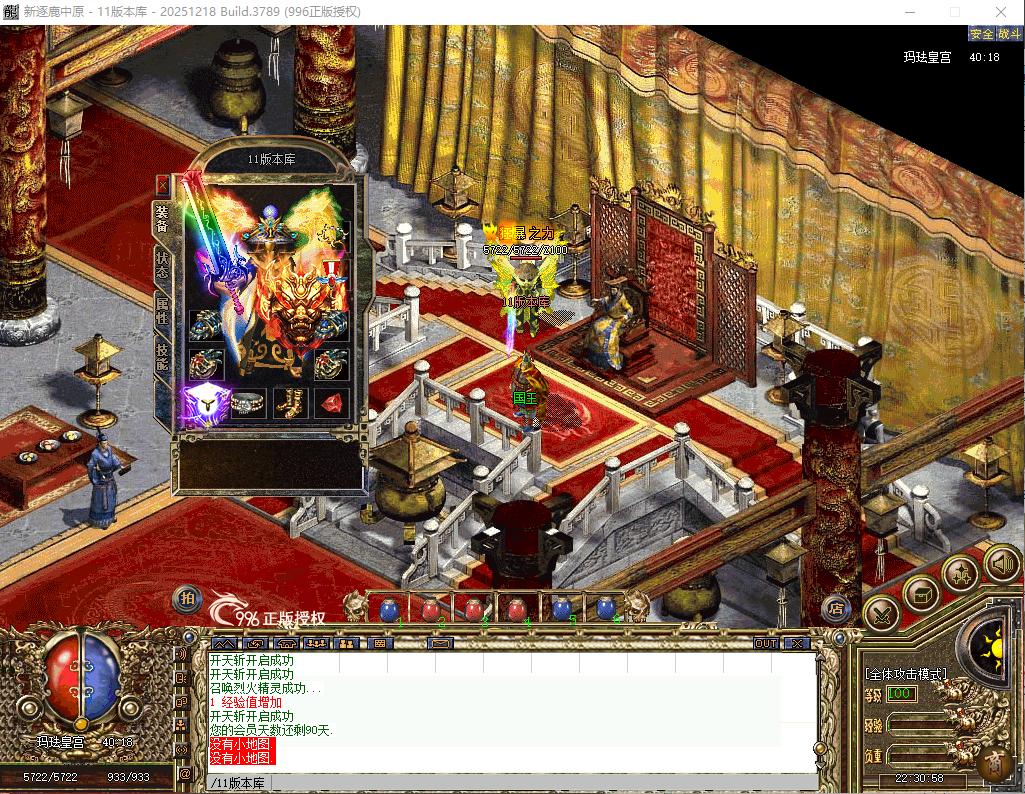Use the potion in hotbar slot 1
The width and height of the screenshot is (1025, 794).
pos(388,608)
